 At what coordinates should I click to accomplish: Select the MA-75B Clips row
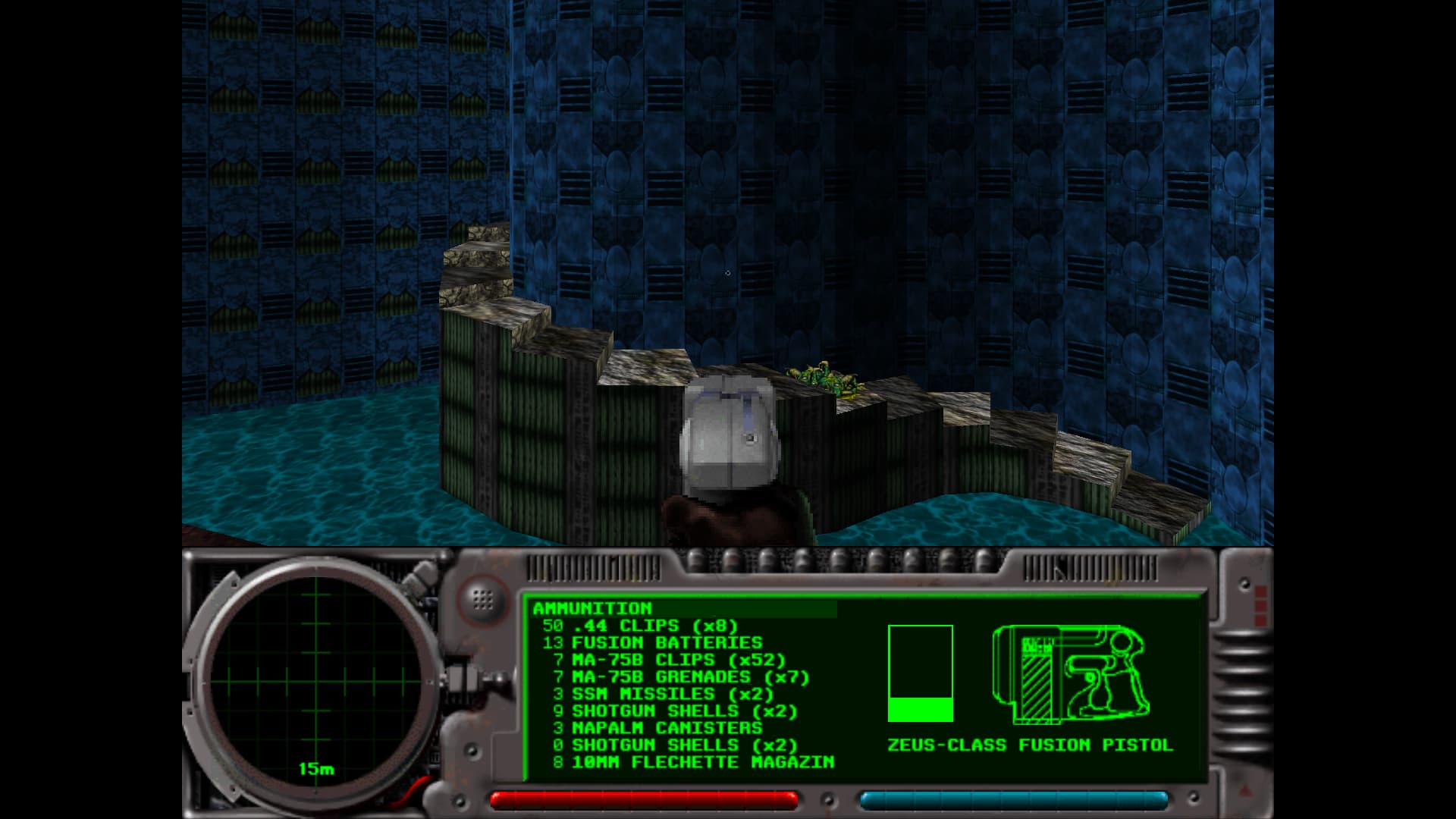(664, 660)
